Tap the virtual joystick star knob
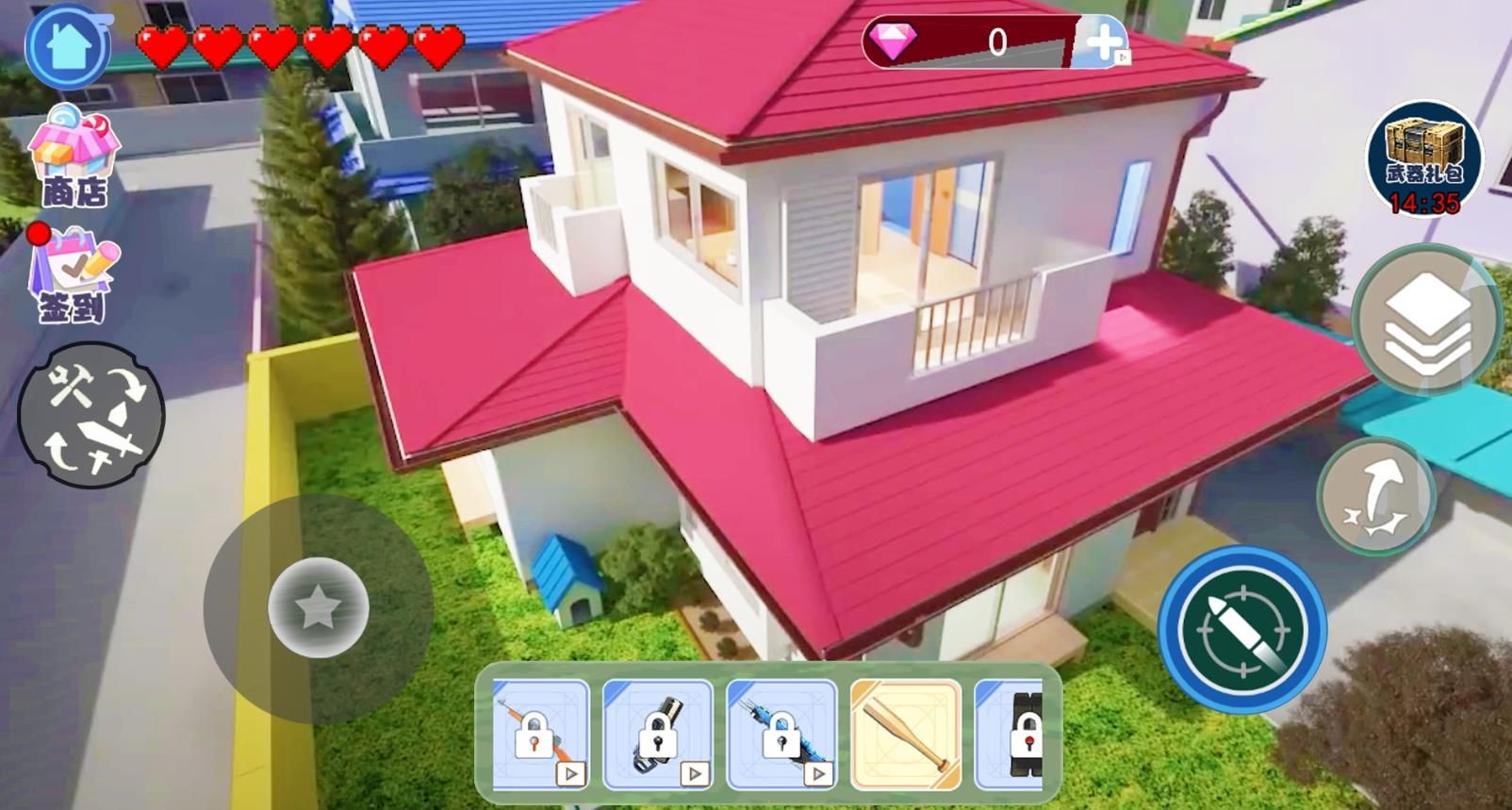The width and height of the screenshot is (1512, 810). pos(318,607)
